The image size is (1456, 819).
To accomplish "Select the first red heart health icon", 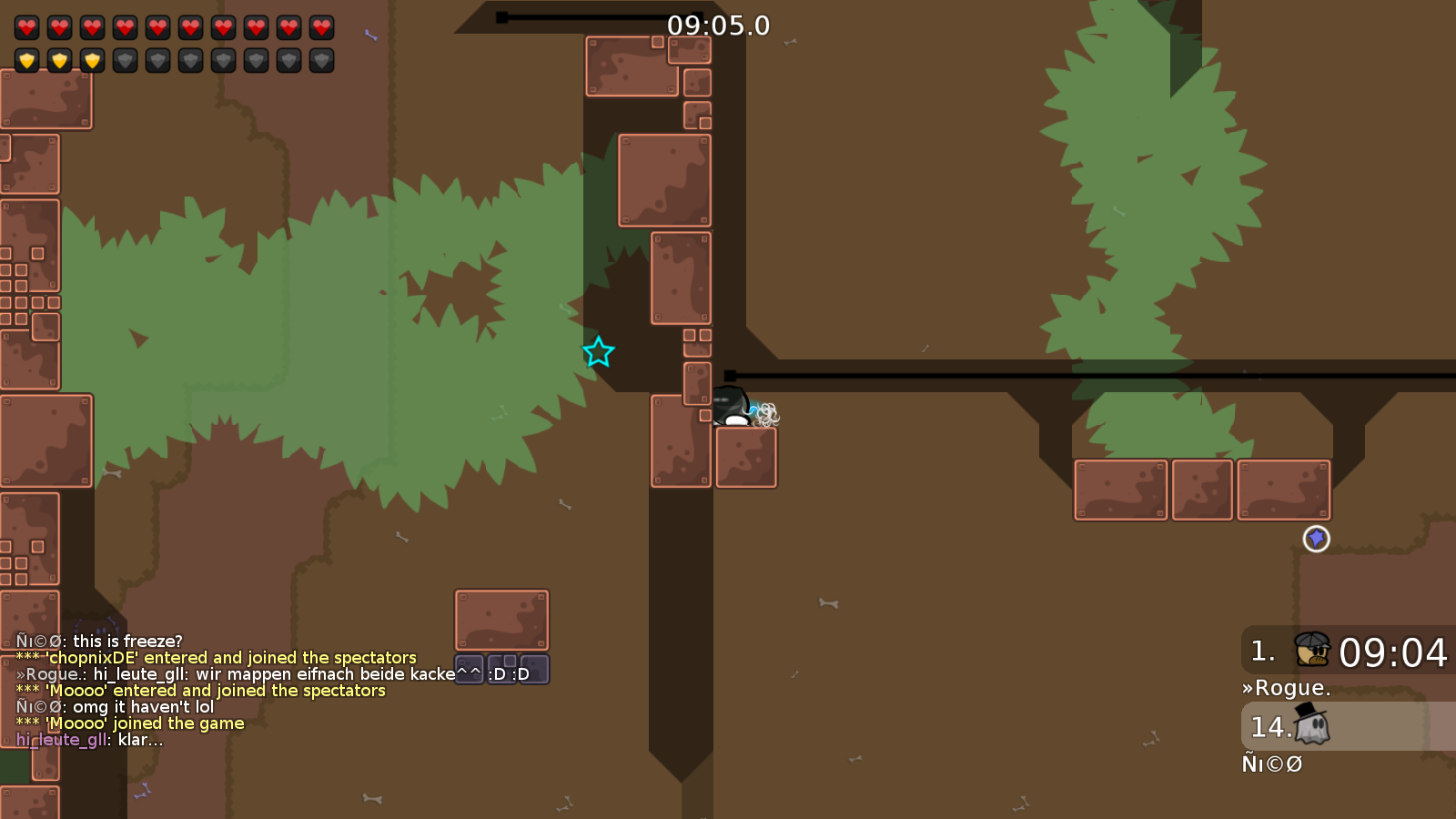I will (x=27, y=27).
